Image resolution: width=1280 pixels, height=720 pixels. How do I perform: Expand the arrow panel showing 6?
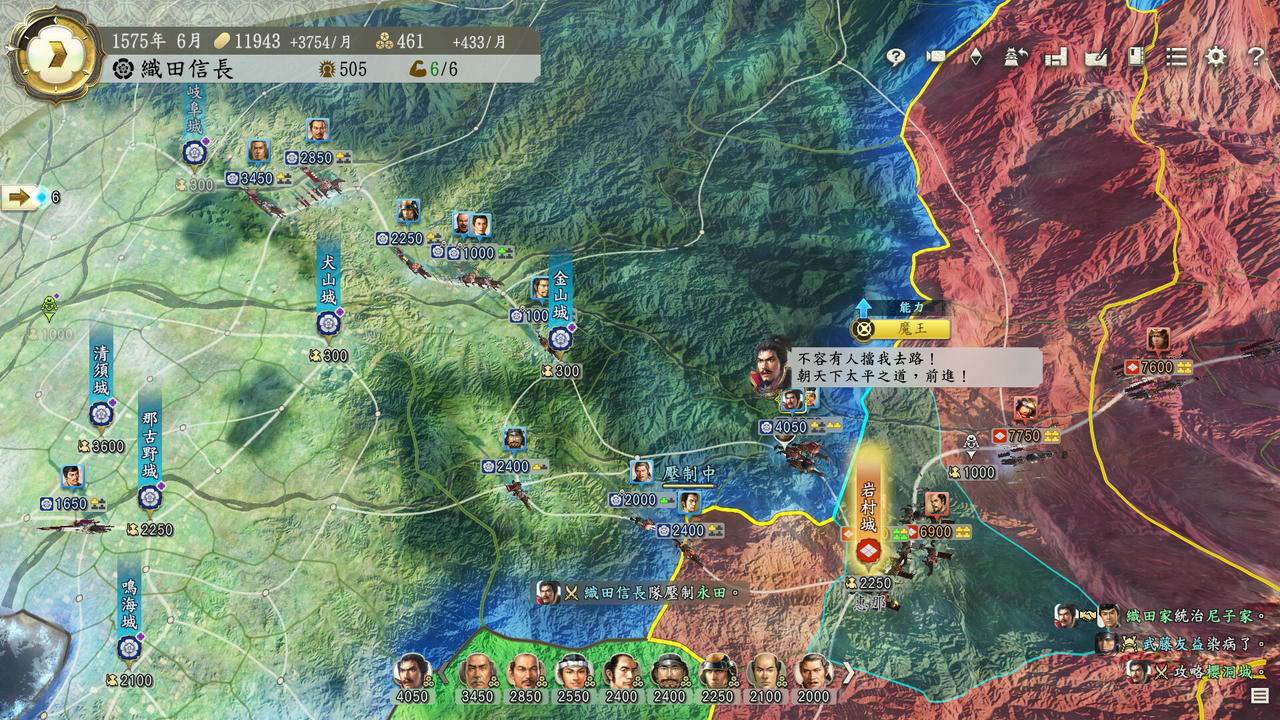20,197
